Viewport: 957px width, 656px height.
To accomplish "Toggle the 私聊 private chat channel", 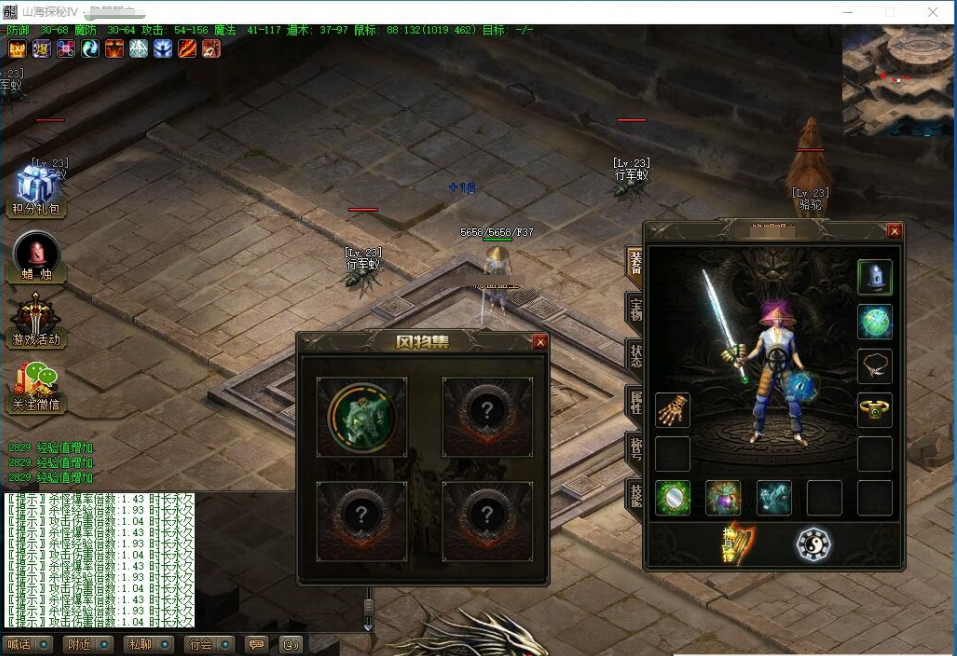I will 149,645.
